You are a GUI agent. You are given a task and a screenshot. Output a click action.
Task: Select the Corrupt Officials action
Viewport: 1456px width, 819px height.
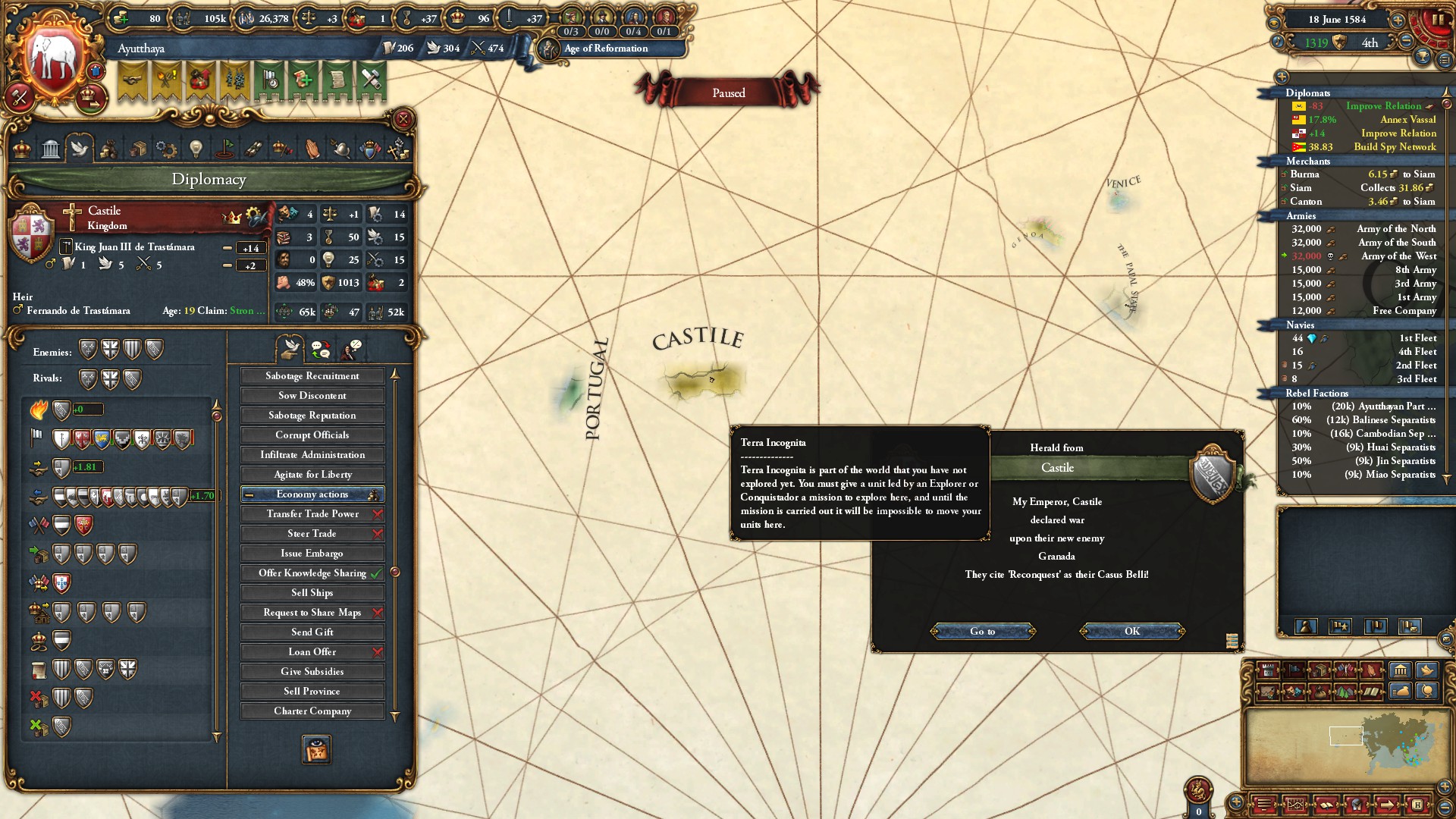(312, 435)
